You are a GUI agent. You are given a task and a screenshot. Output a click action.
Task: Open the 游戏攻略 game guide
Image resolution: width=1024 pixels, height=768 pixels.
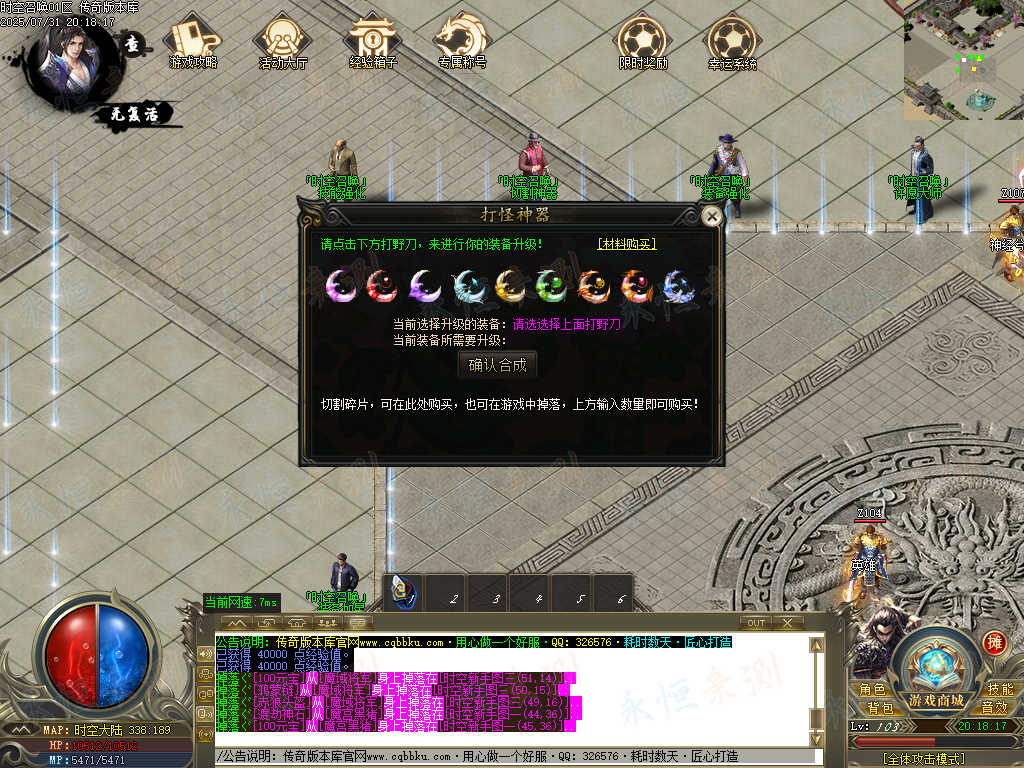193,43
